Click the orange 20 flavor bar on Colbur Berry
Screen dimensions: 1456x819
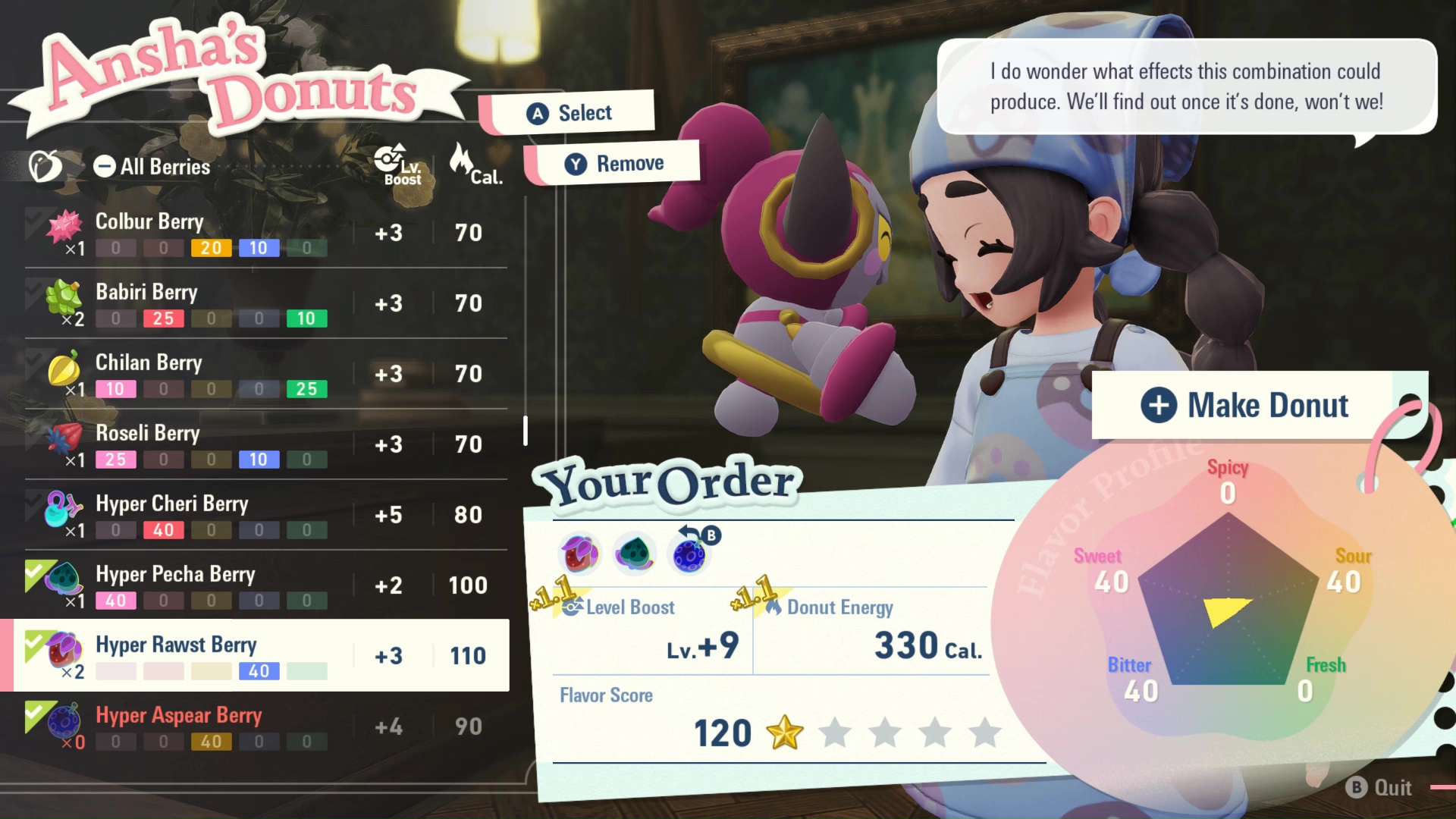click(211, 247)
